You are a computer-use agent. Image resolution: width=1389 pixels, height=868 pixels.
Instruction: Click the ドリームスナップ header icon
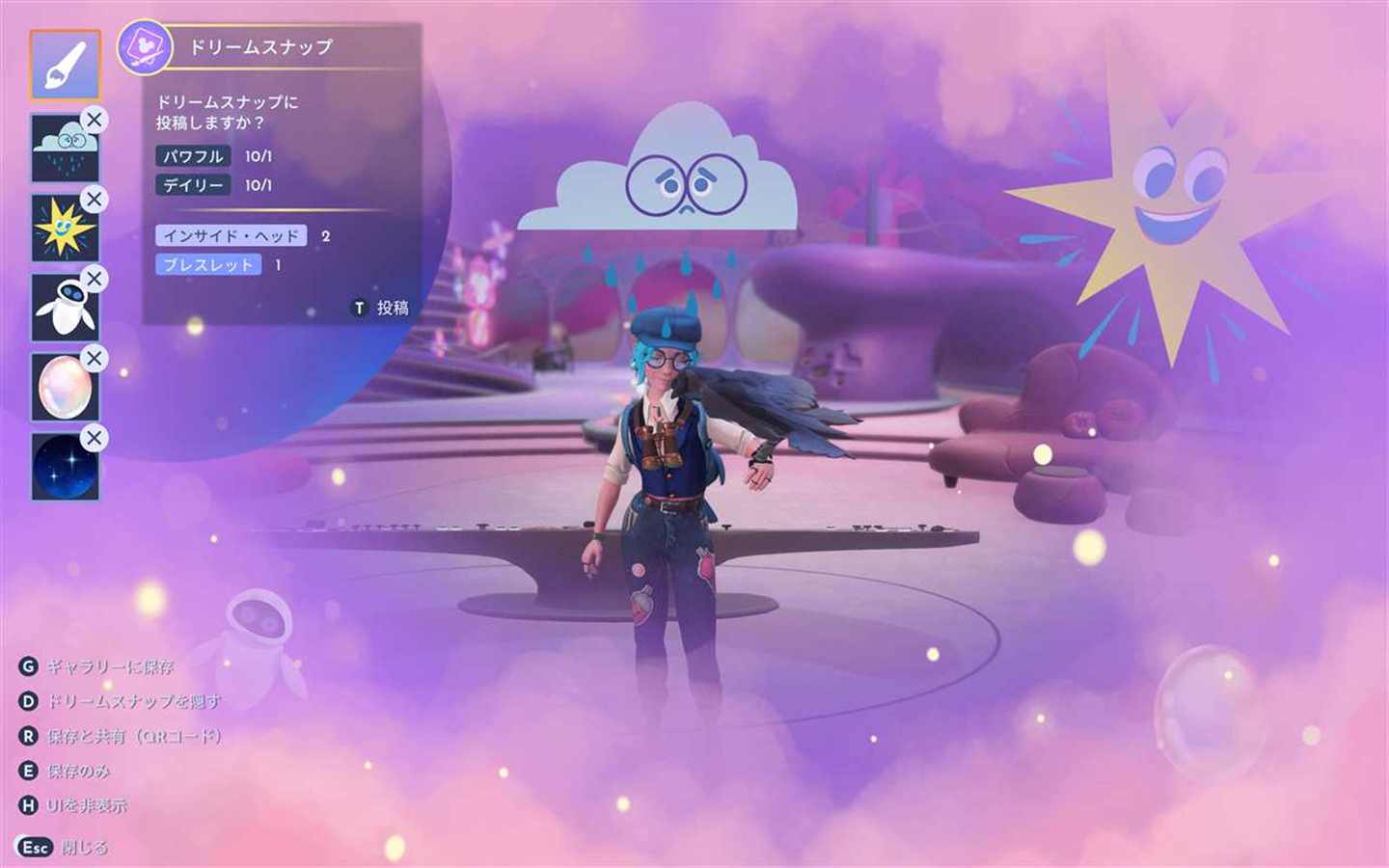point(145,47)
